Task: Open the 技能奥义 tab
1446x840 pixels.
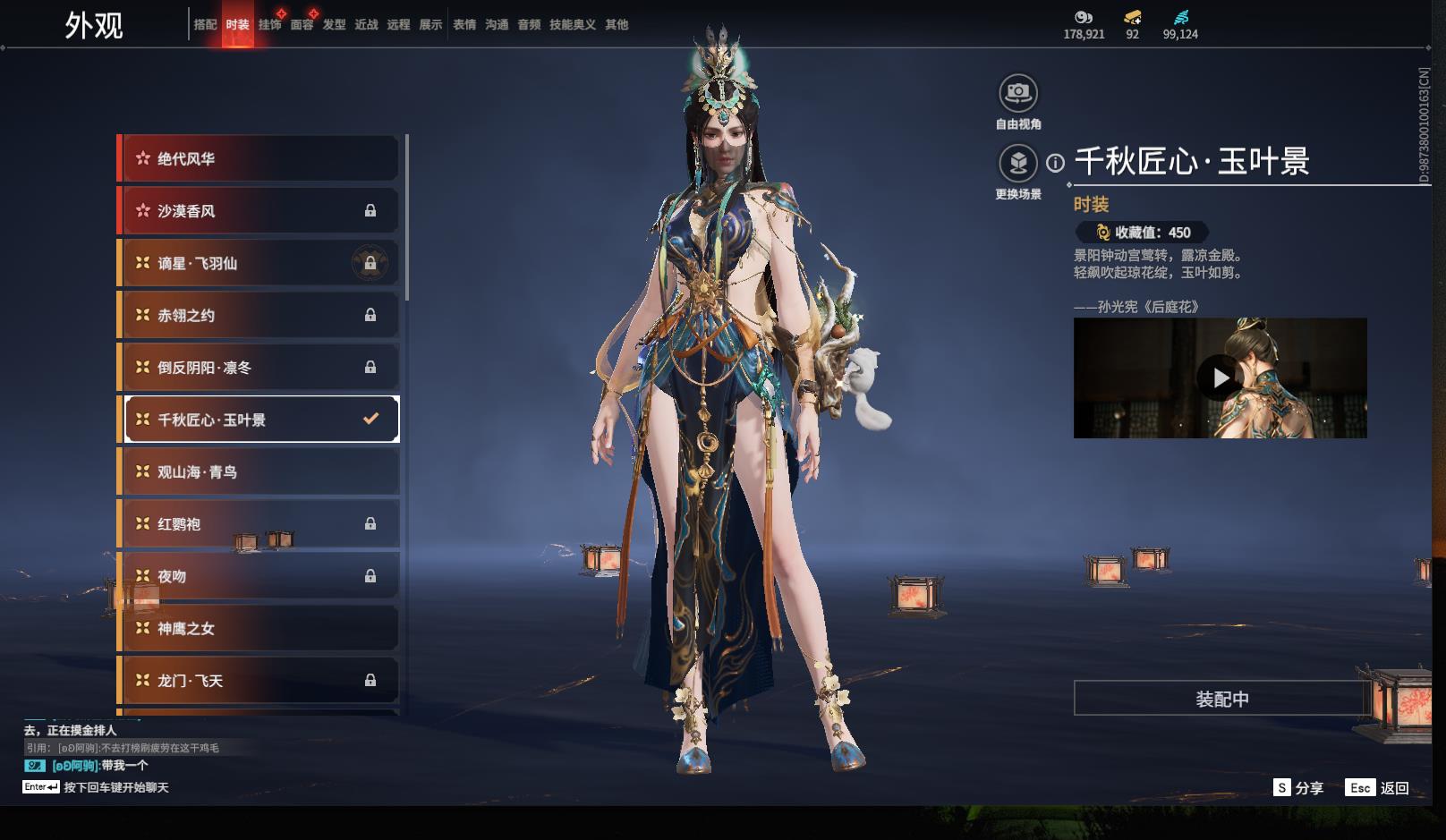Action: point(572,25)
